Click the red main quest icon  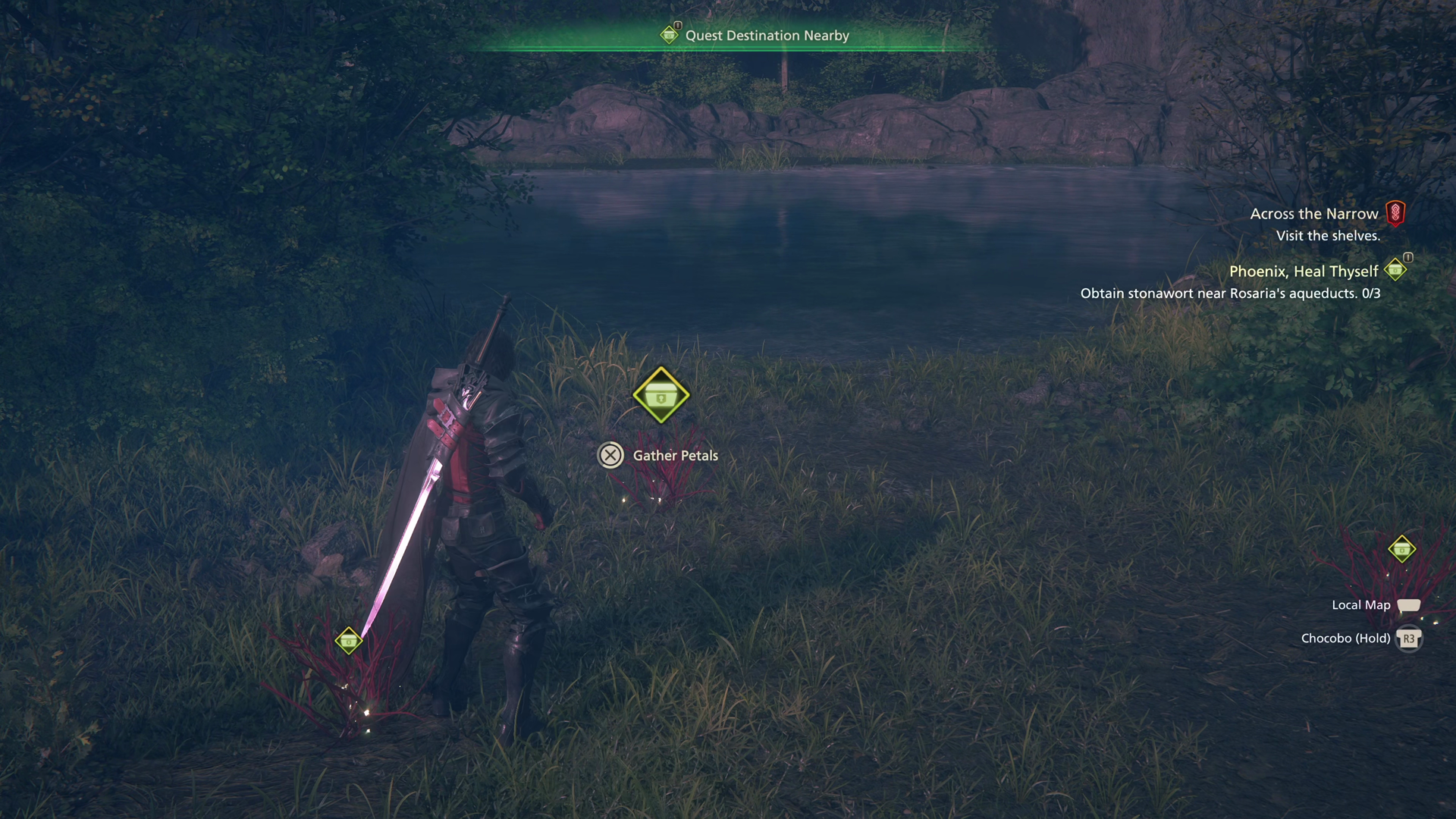pos(1395,214)
